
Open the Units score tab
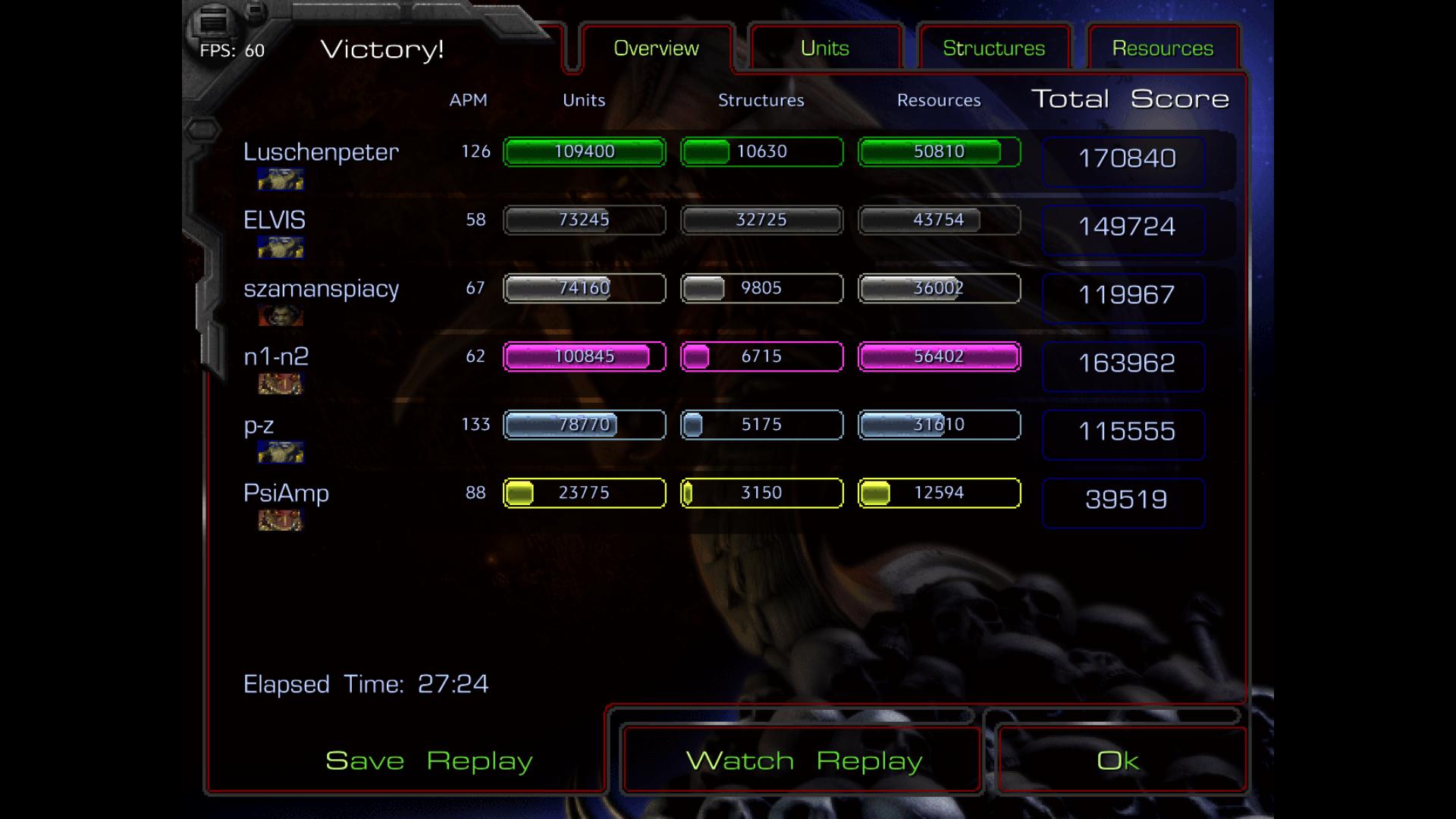pyautogui.click(x=824, y=49)
